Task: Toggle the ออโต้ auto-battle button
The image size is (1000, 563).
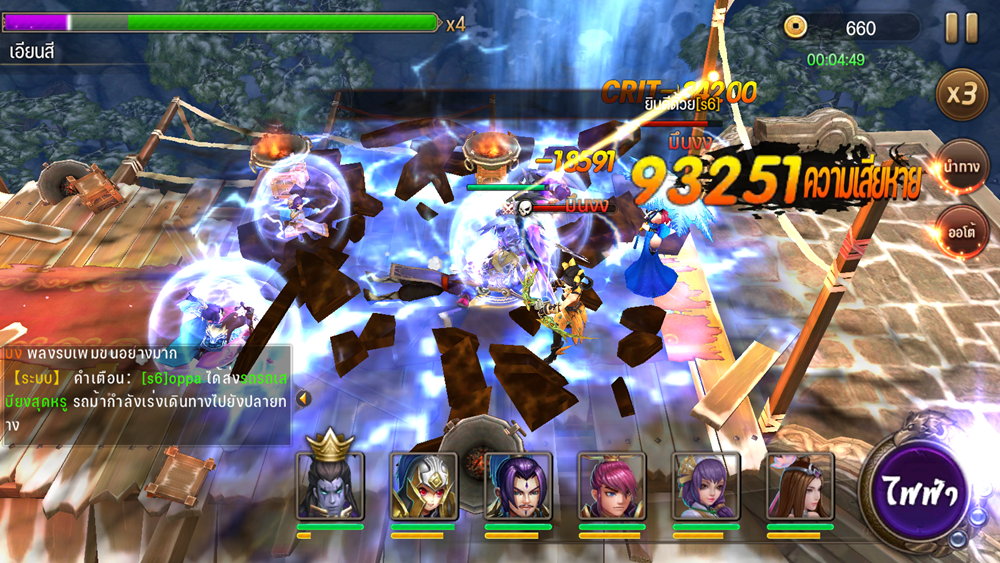Action: tap(961, 231)
